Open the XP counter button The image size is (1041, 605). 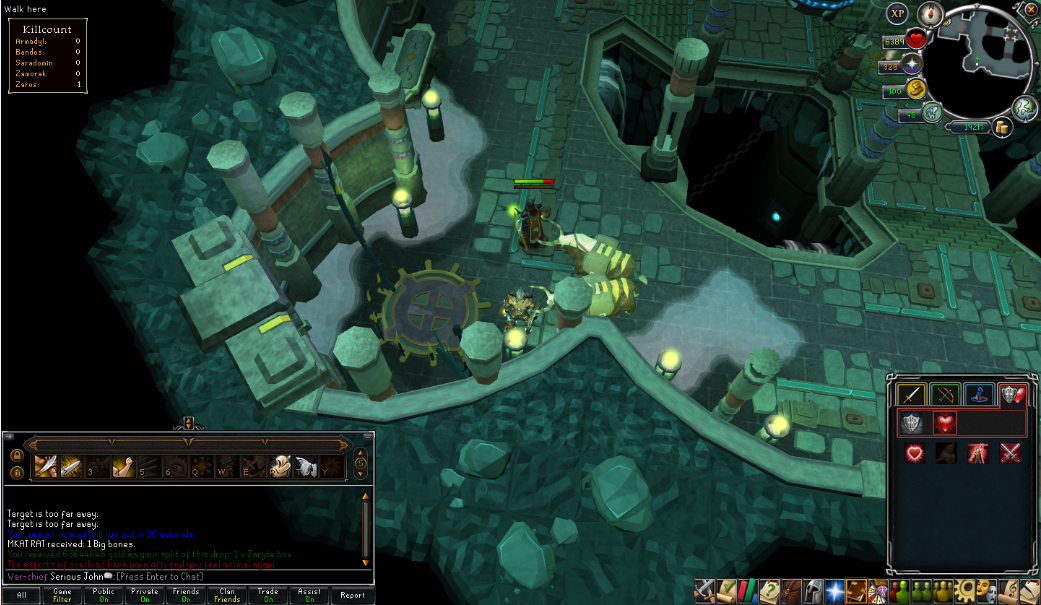pyautogui.click(x=897, y=14)
